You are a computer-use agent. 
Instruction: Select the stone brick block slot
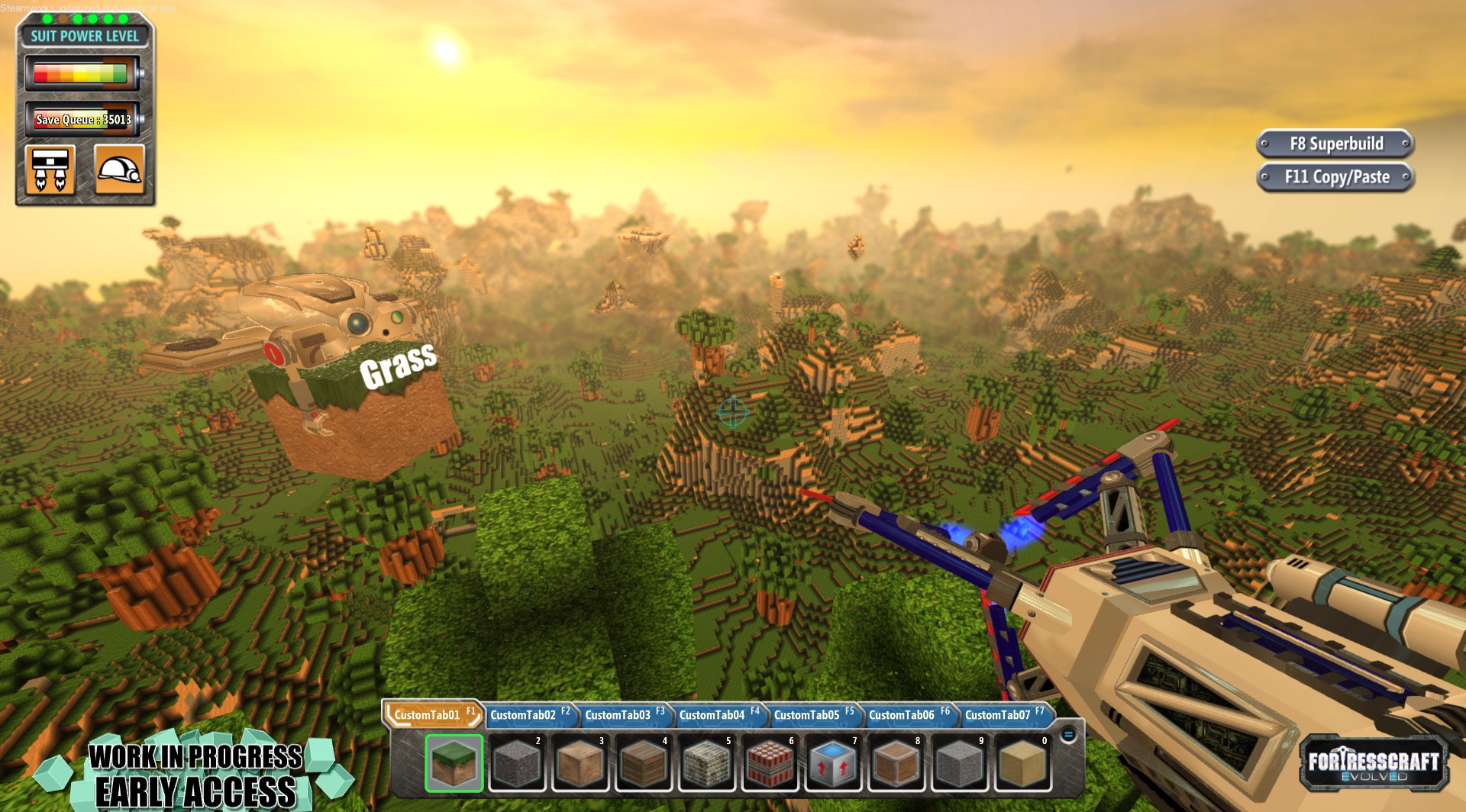tap(707, 763)
